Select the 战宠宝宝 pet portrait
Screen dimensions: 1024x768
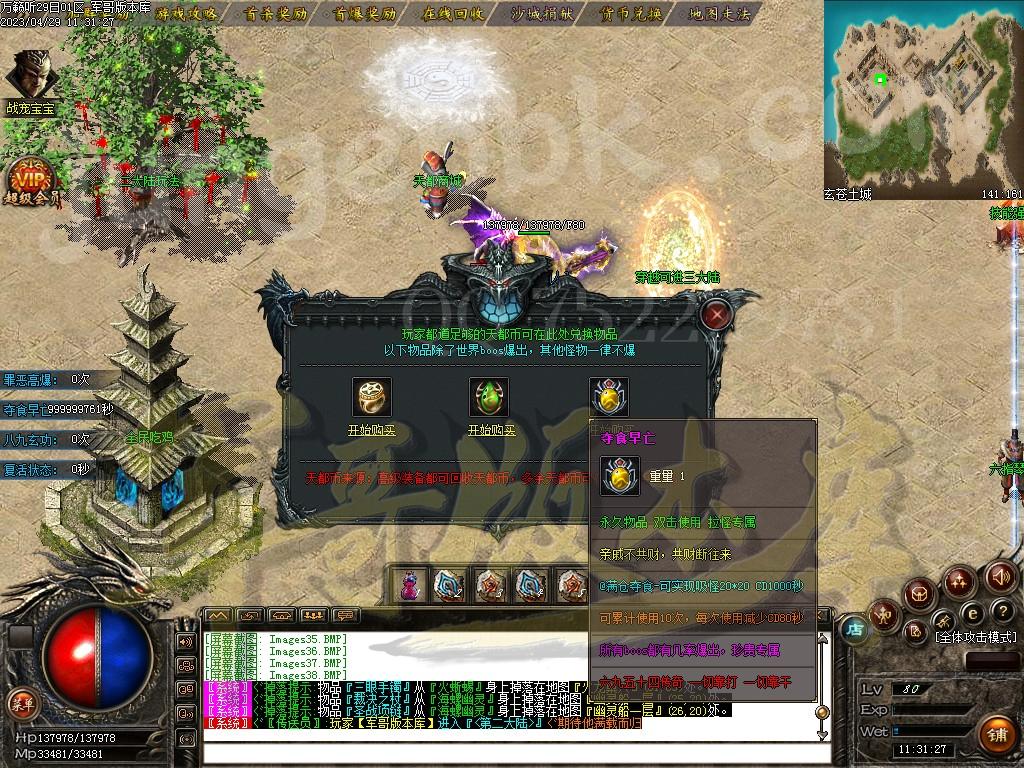click(30, 75)
